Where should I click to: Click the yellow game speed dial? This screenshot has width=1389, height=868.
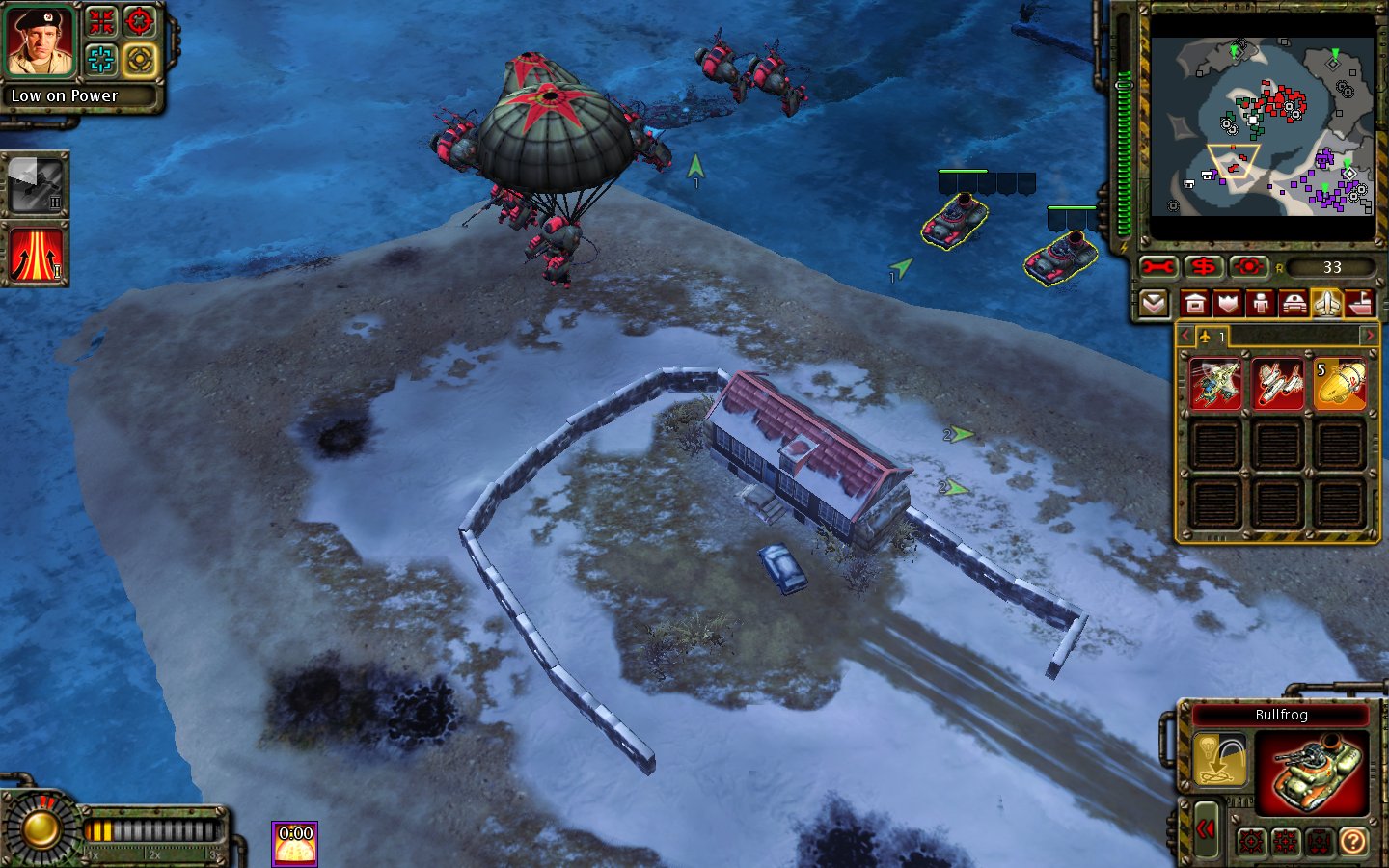click(41, 827)
